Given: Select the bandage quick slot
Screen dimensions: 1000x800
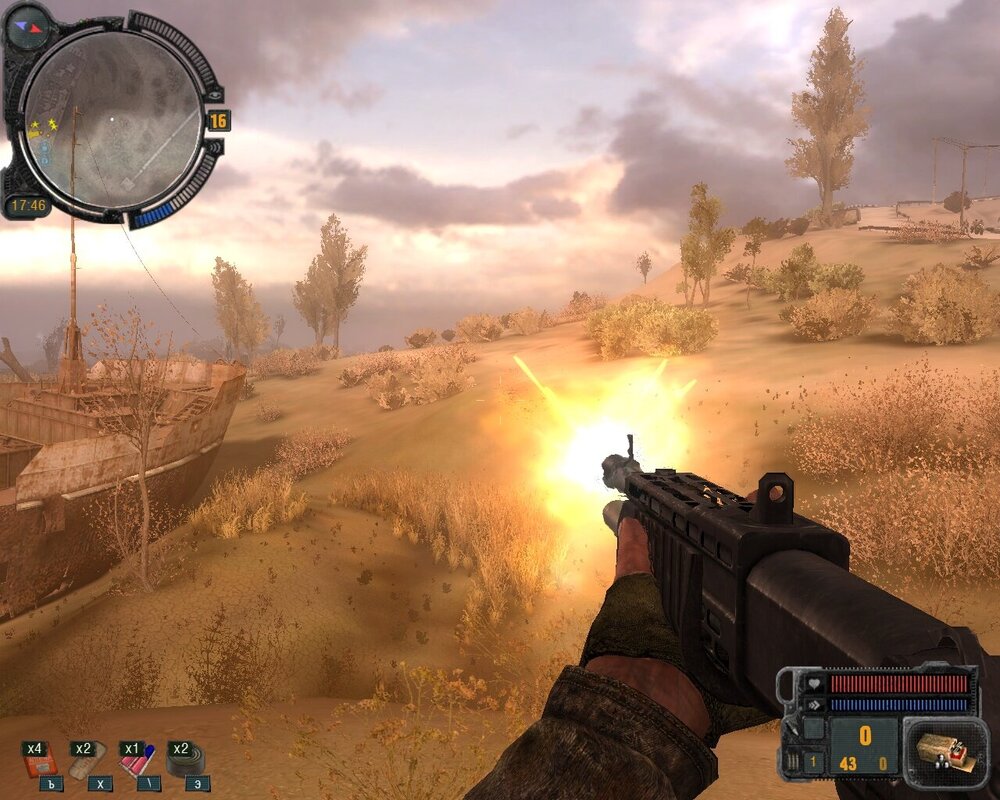Looking at the screenshot, I should [88, 763].
